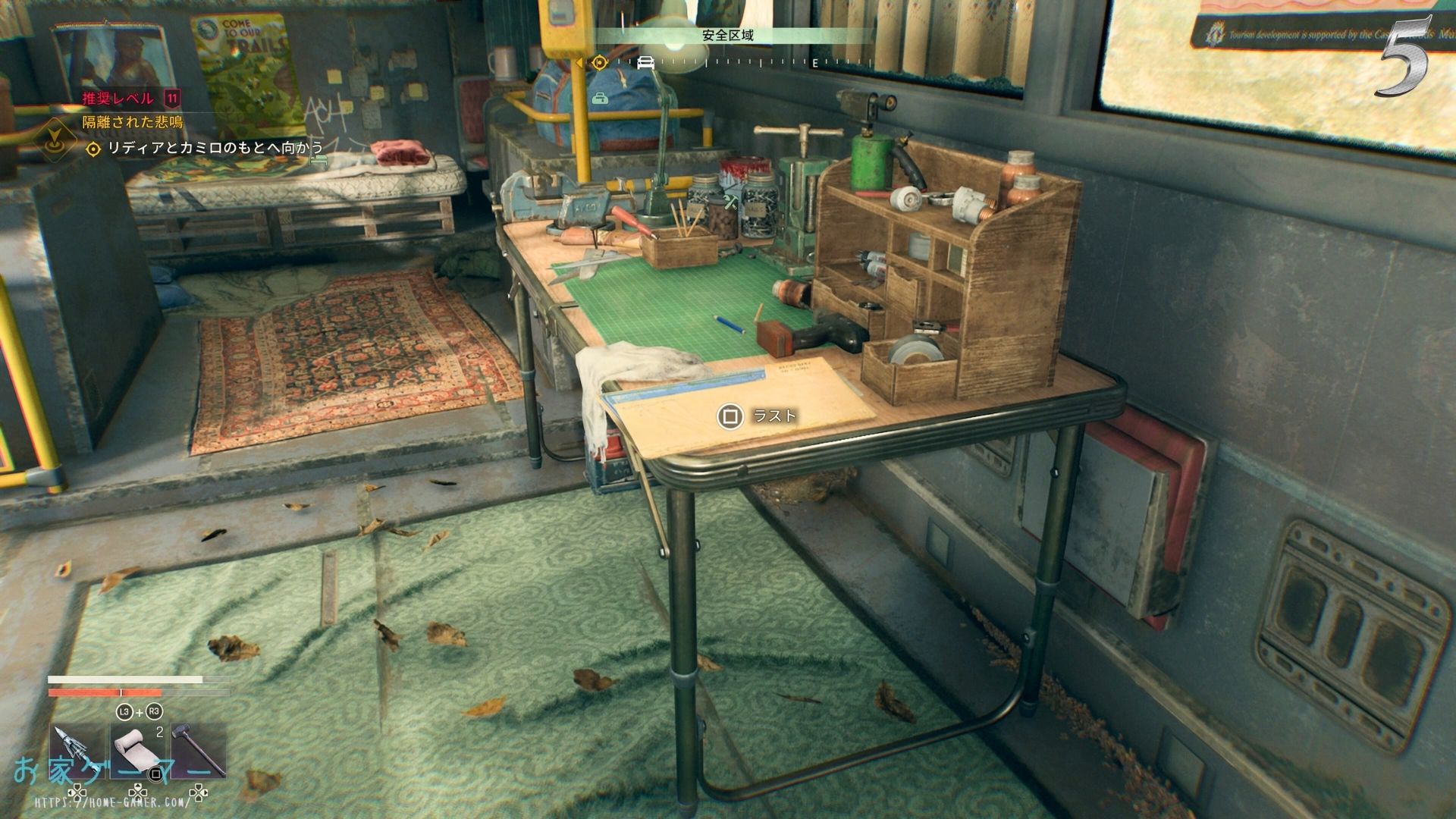Click the stash bag marker icon
Image resolution: width=1456 pixels, height=819 pixels.
[x=600, y=98]
